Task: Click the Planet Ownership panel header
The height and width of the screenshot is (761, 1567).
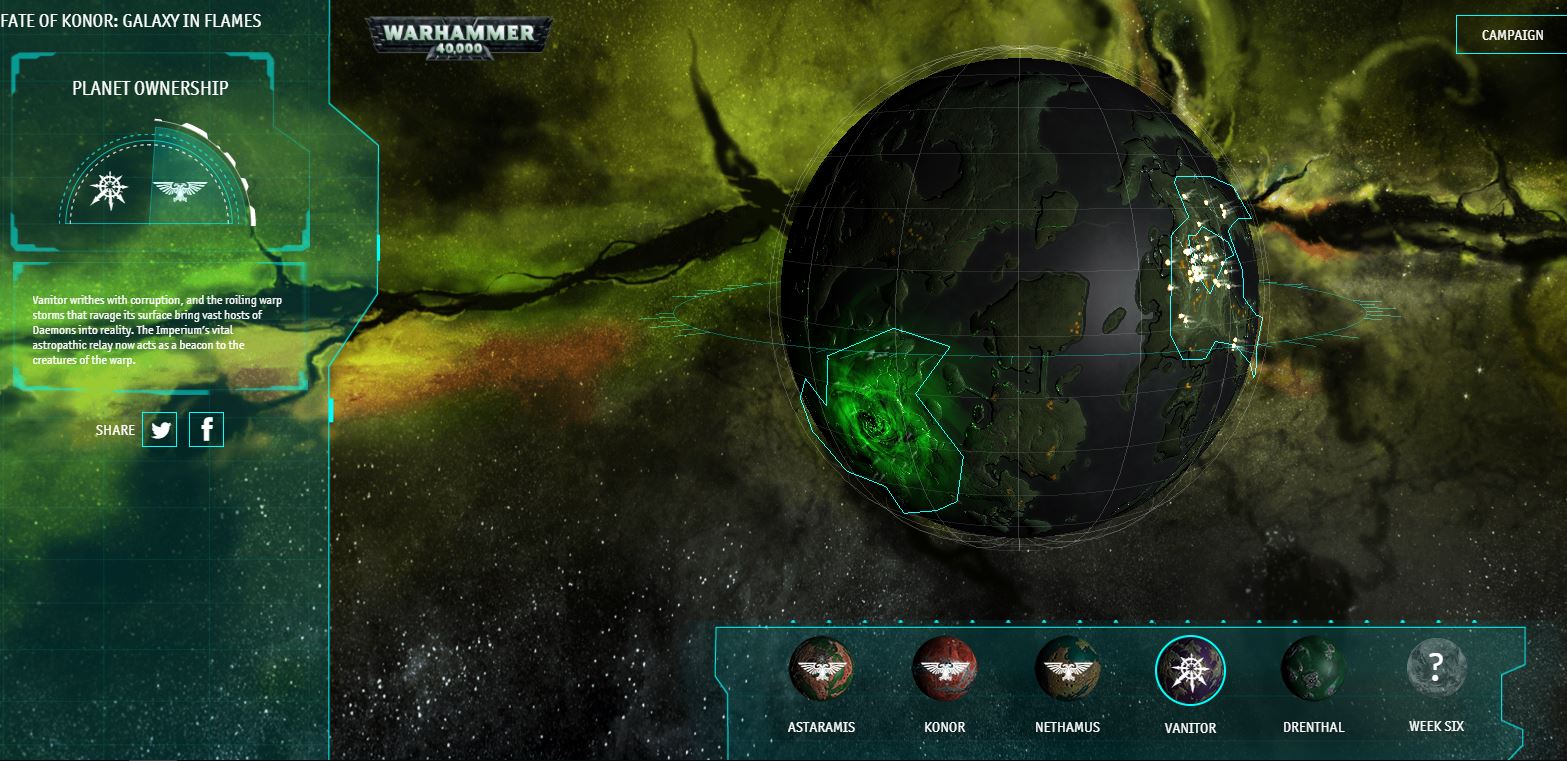Action: tap(151, 88)
